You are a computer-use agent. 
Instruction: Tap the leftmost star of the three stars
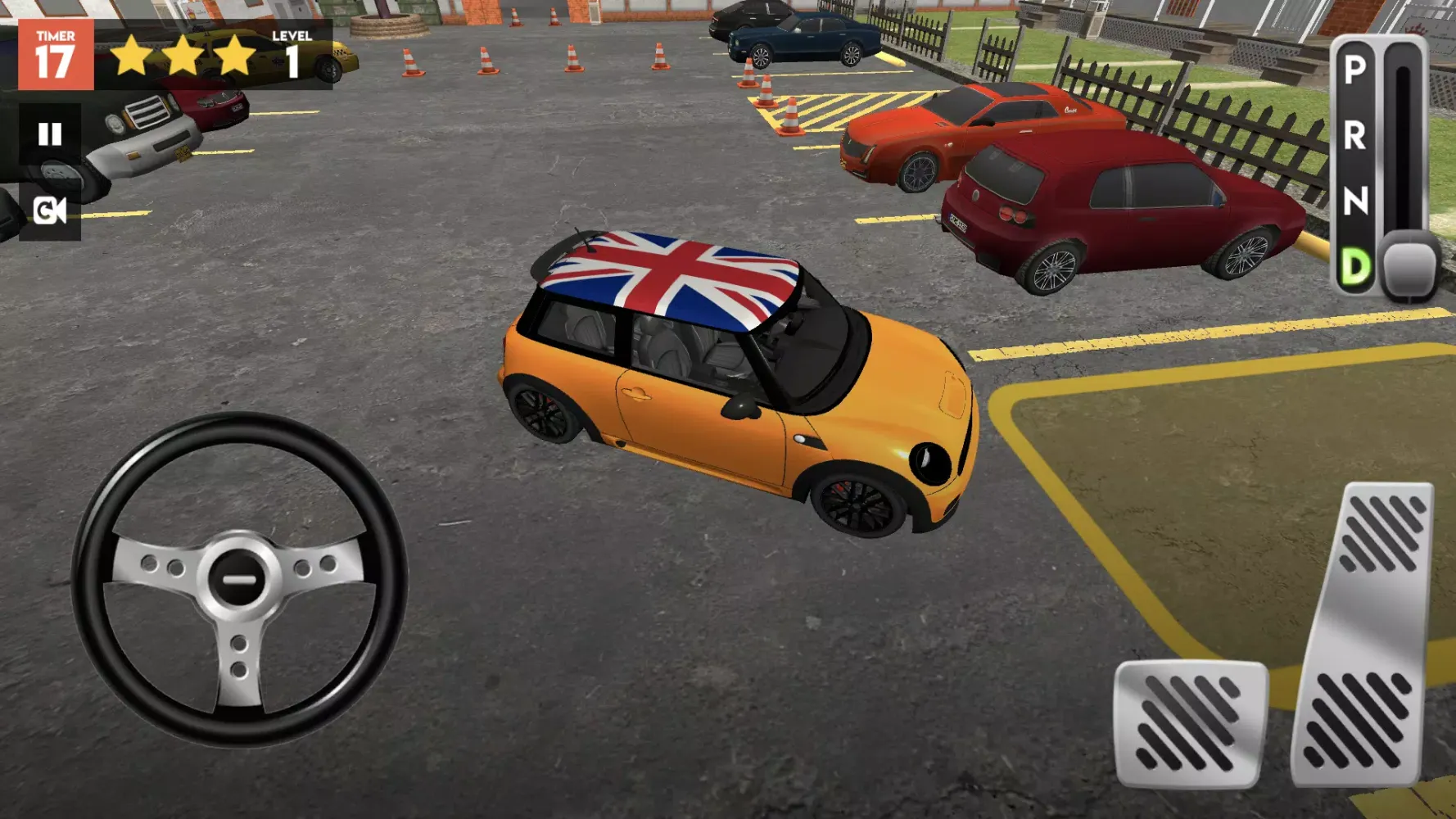(x=133, y=56)
